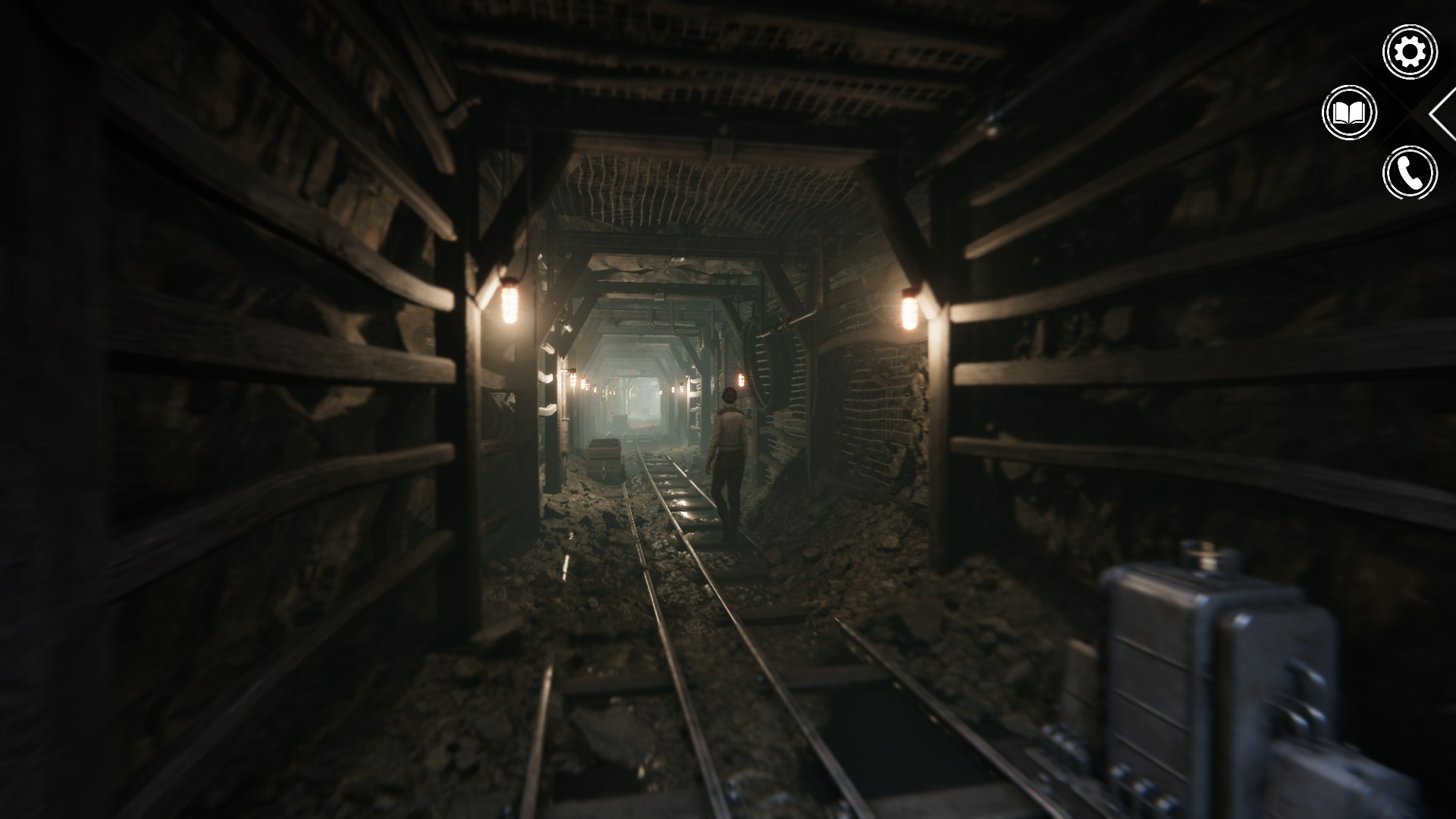The image size is (1456, 819).
Task: Open the gear settings menu
Action: 1410,52
